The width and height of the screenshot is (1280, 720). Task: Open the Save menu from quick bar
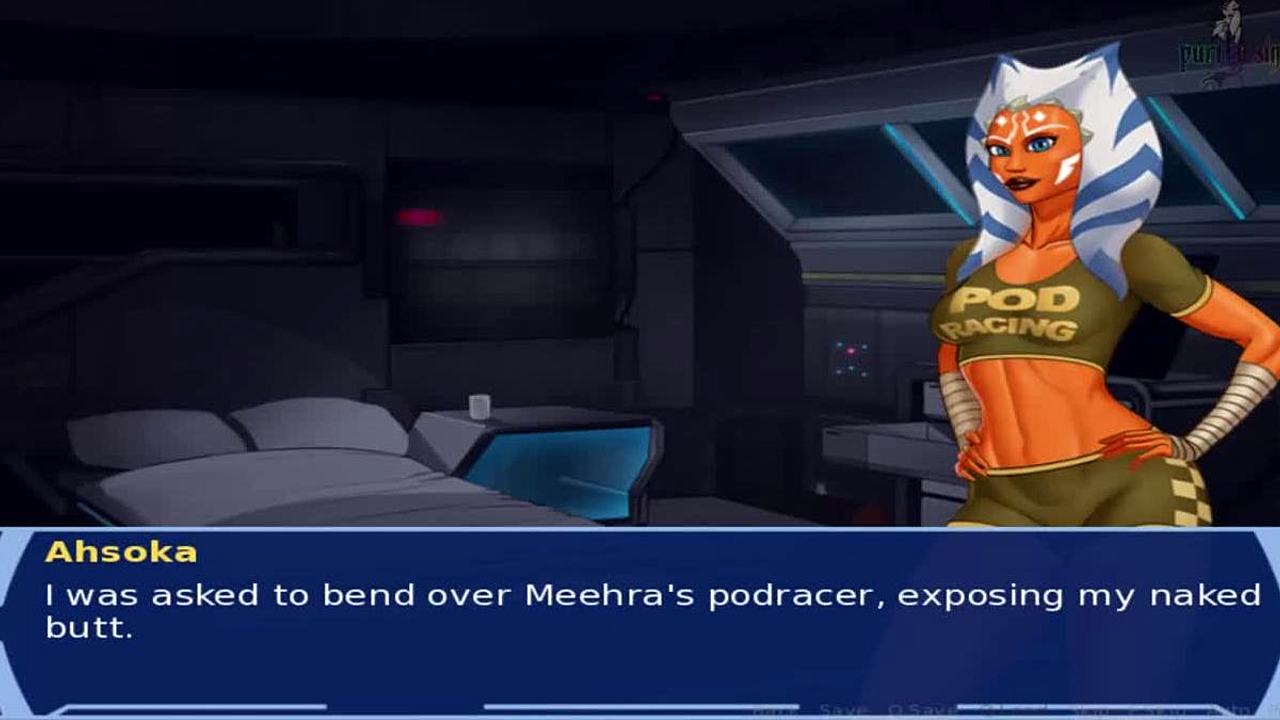pos(843,709)
